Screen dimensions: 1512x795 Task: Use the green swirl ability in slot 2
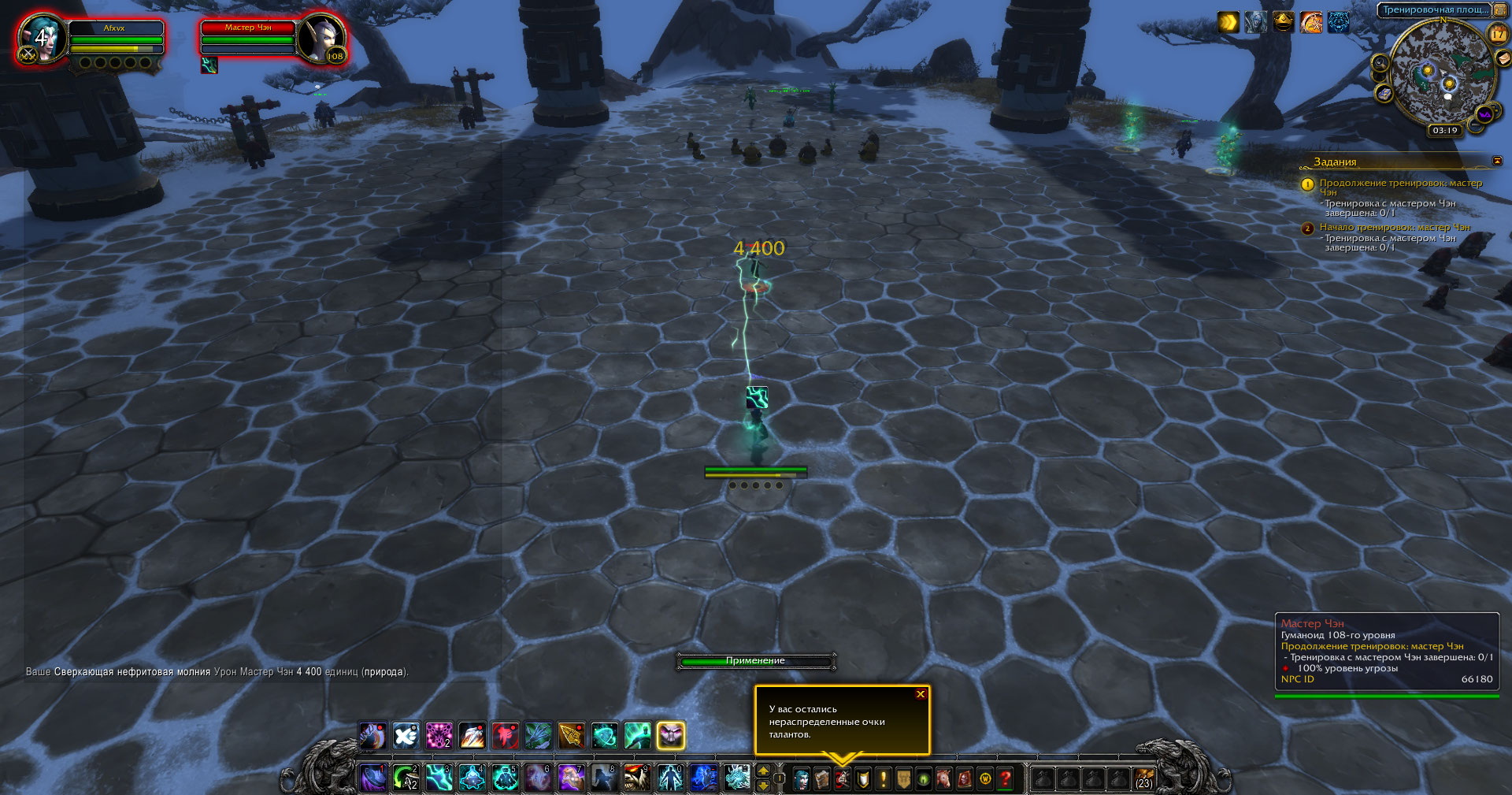(x=406, y=778)
